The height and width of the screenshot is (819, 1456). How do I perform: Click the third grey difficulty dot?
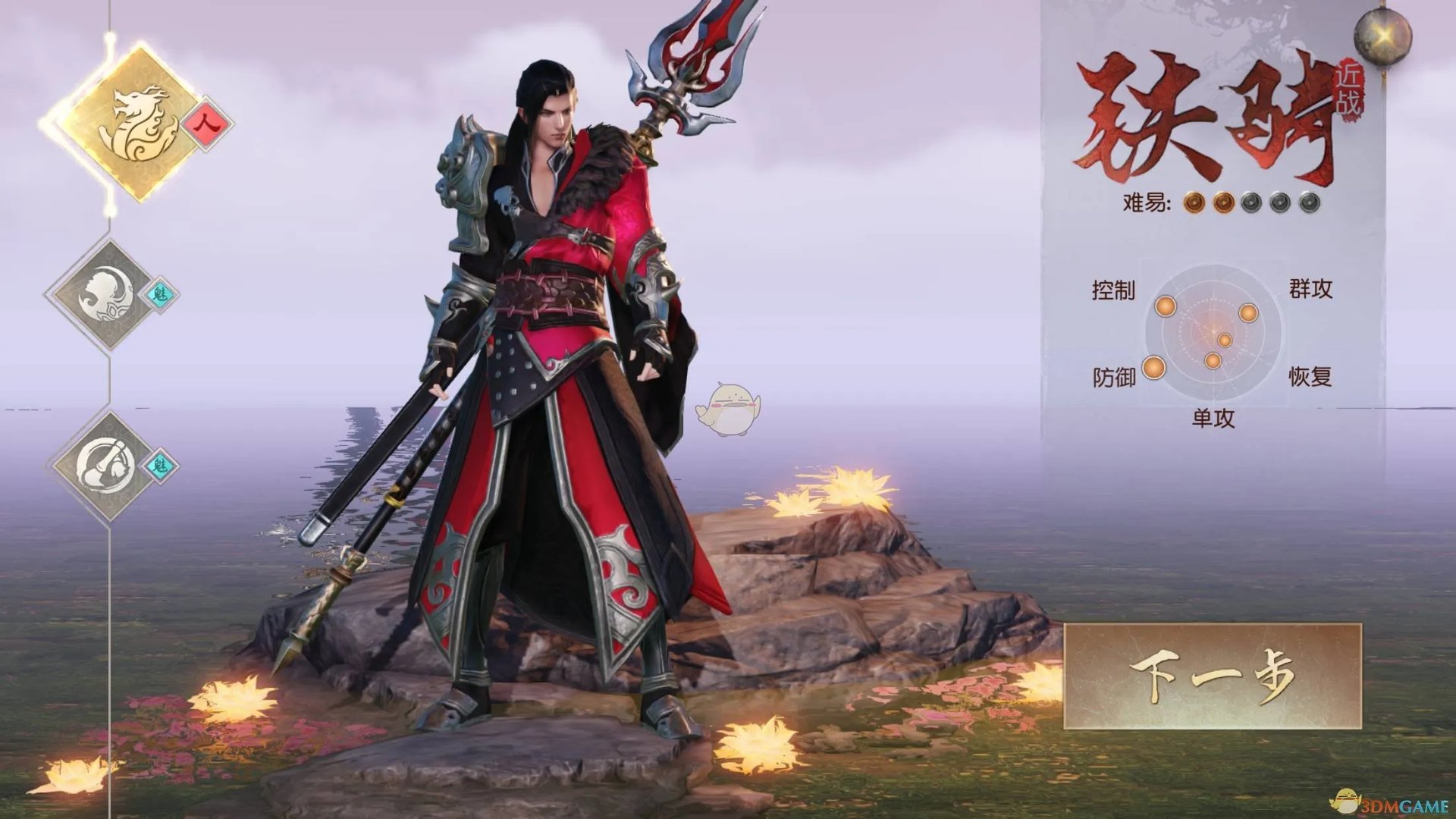point(1251,202)
